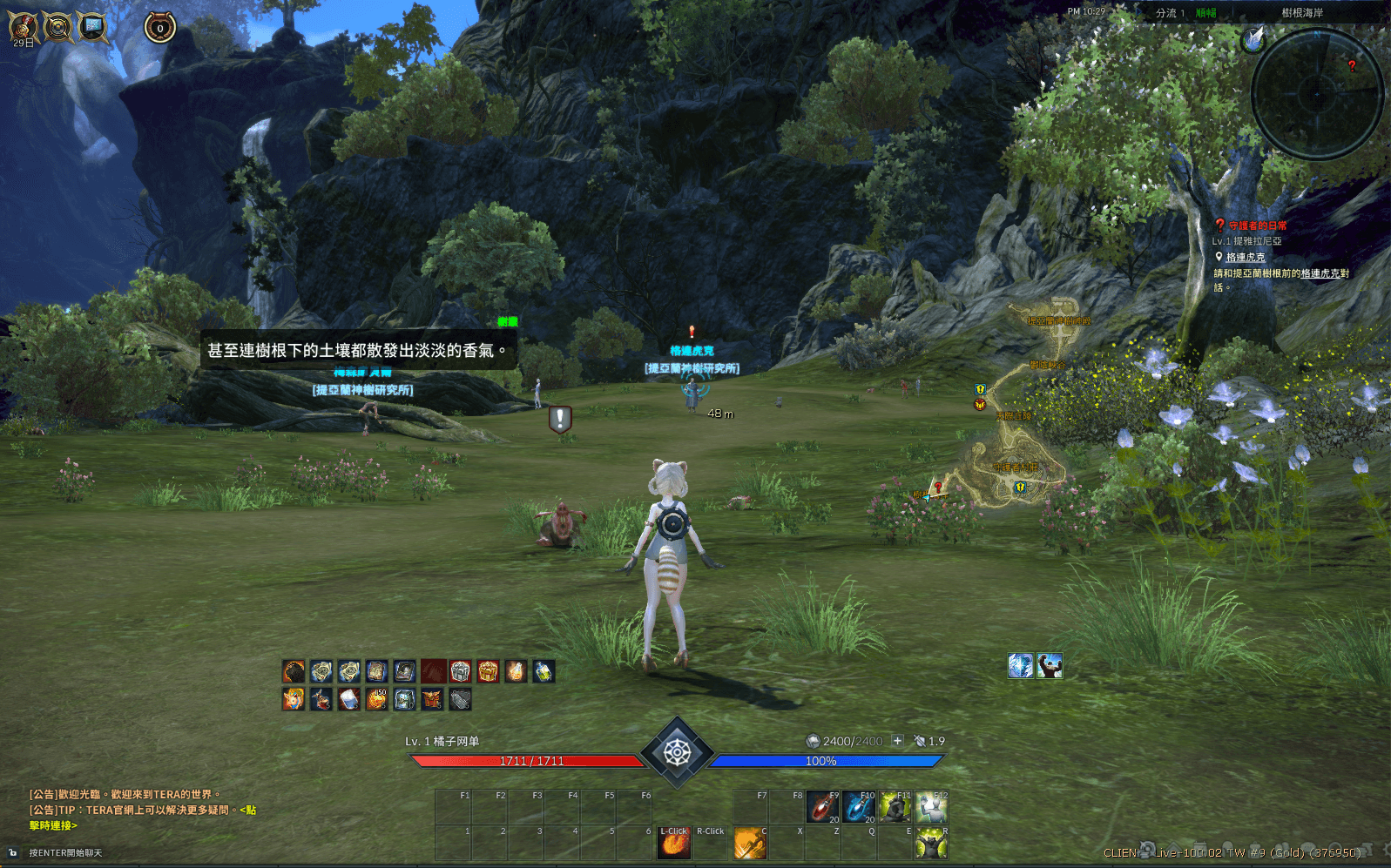Use the red health potion on F9
The width and height of the screenshot is (1391, 868).
pos(822,807)
